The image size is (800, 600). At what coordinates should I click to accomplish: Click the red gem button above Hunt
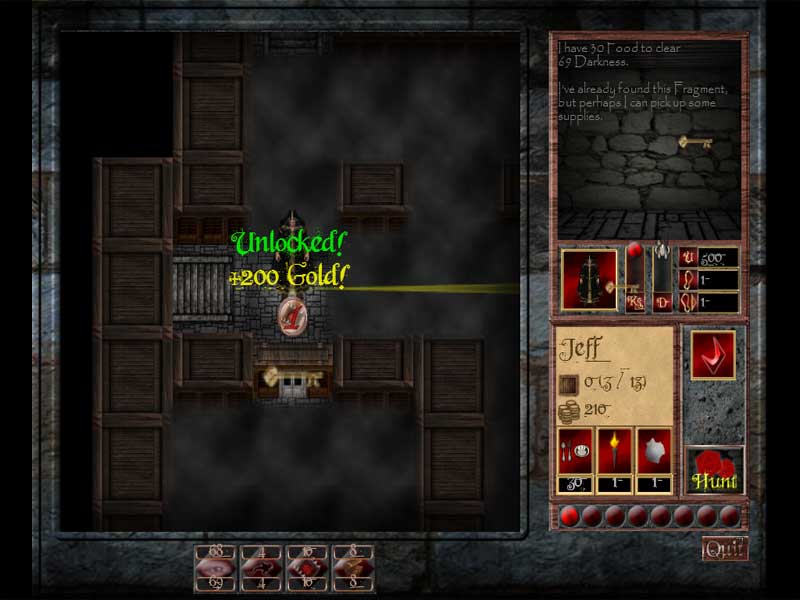pyautogui.click(x=712, y=354)
